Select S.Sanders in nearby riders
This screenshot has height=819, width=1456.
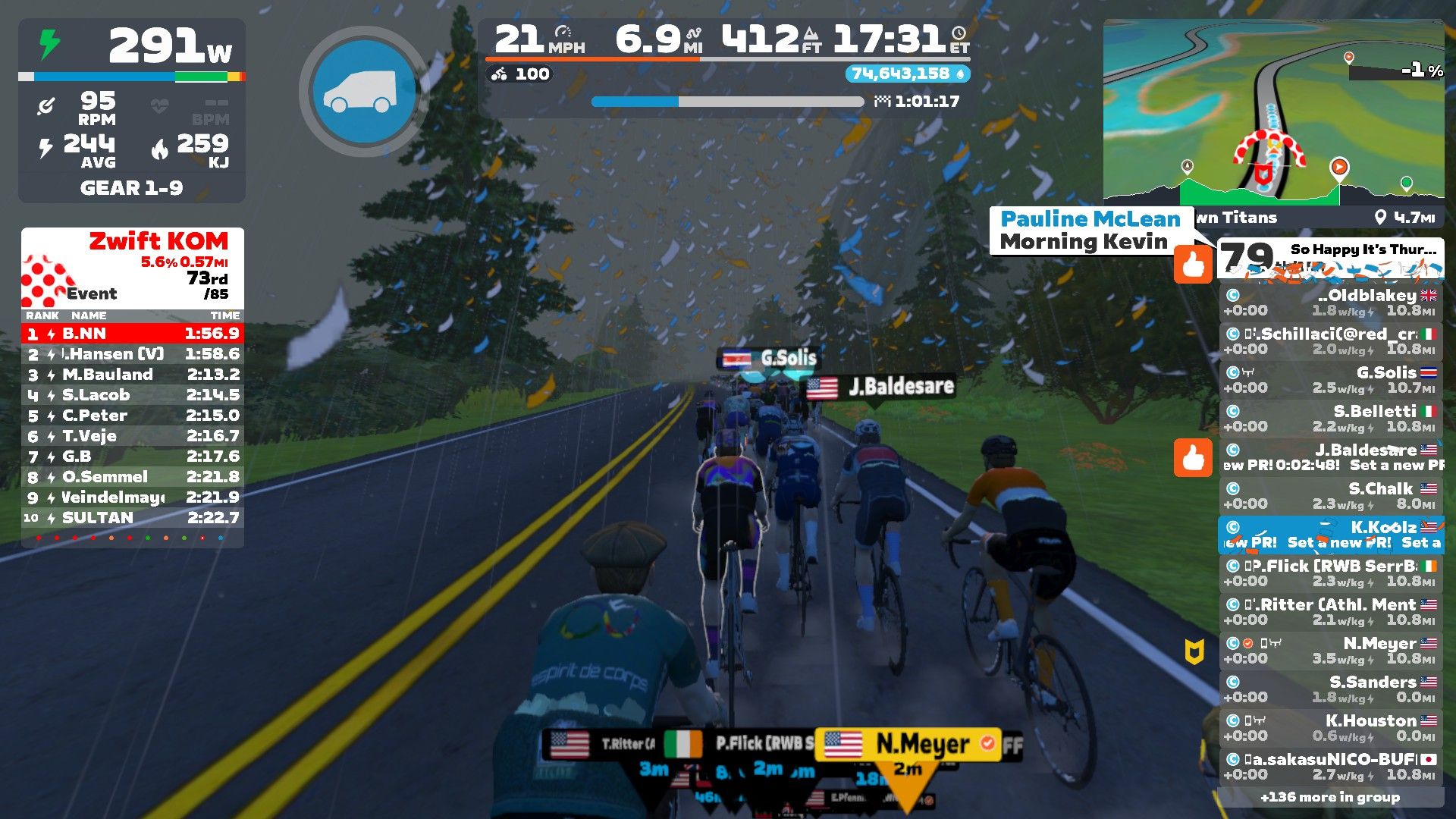pos(1331,689)
